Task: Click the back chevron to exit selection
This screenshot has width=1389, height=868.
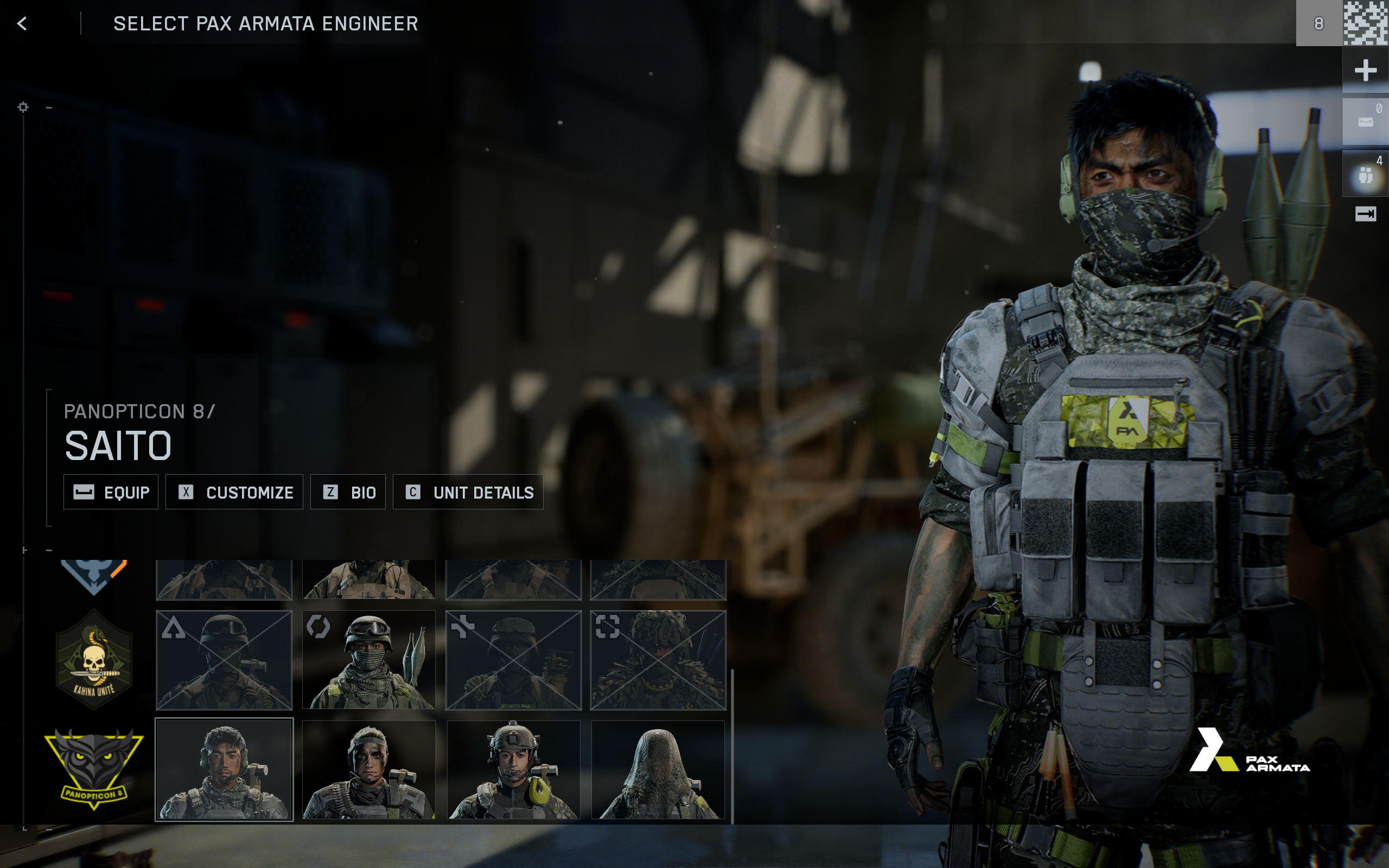Action: (x=23, y=23)
